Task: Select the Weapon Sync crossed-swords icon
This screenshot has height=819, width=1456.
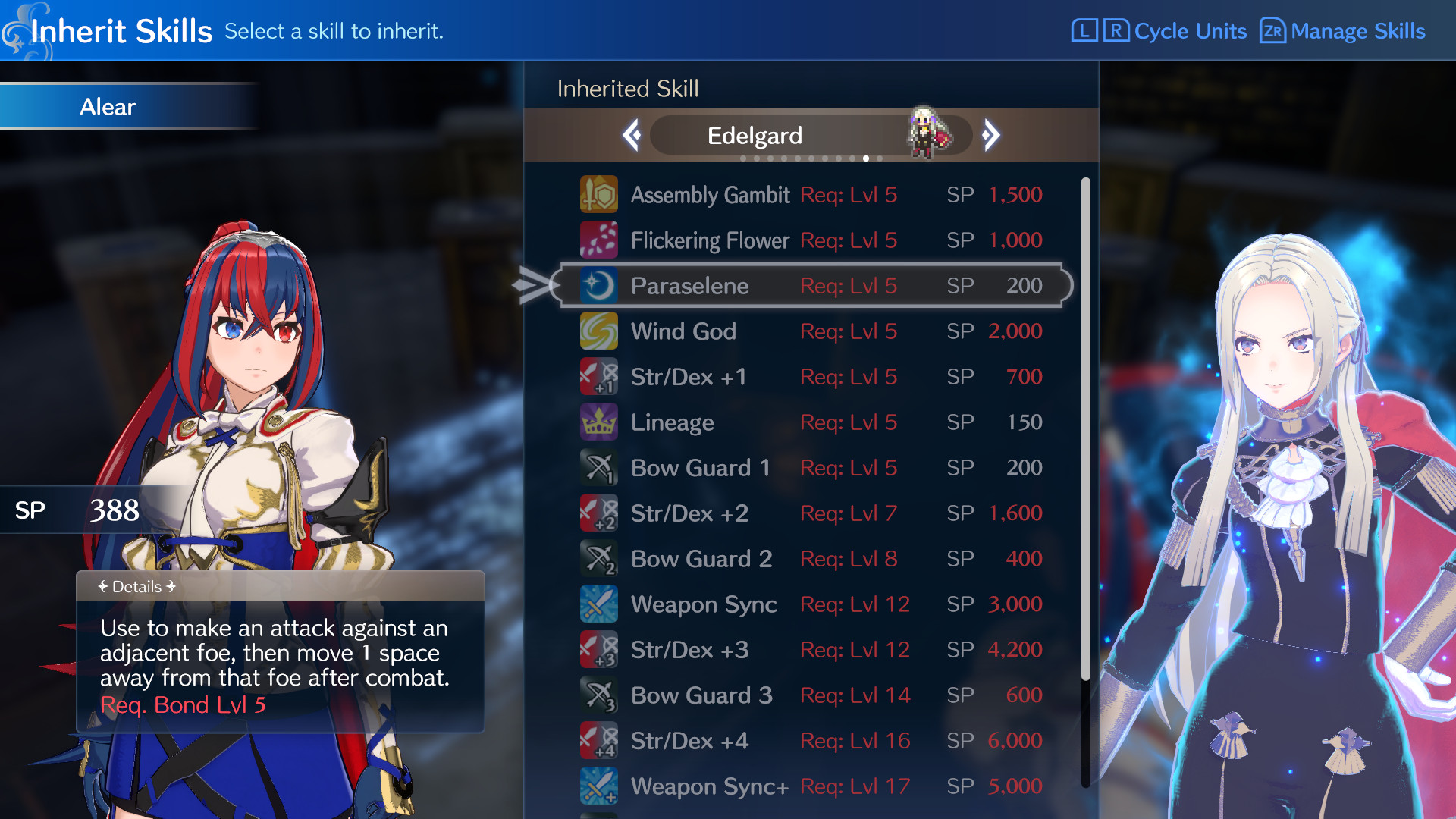Action: tap(599, 604)
